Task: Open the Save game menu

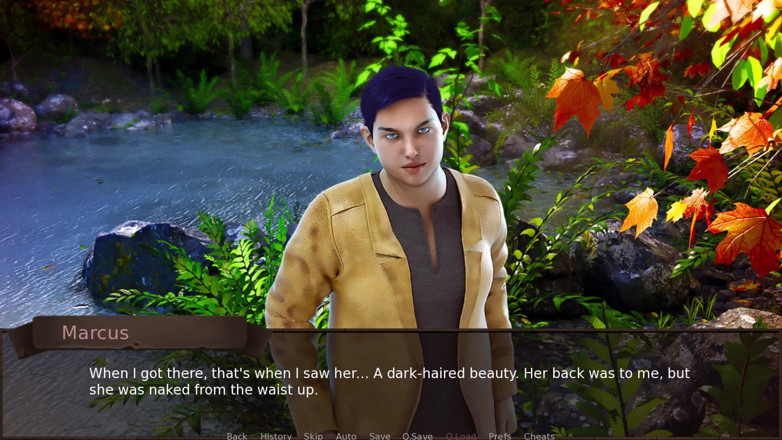Action: pos(379,435)
